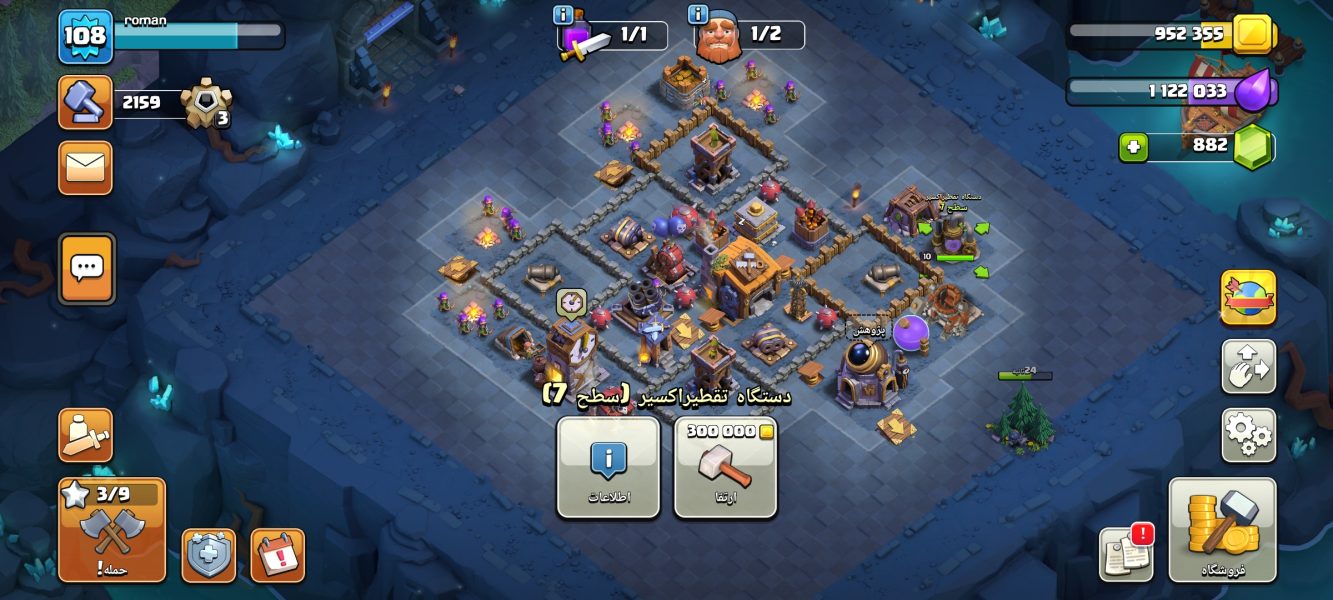This screenshot has height=600, width=1333.
Task: Open the builder hammer trophy icon
Action: (85, 102)
